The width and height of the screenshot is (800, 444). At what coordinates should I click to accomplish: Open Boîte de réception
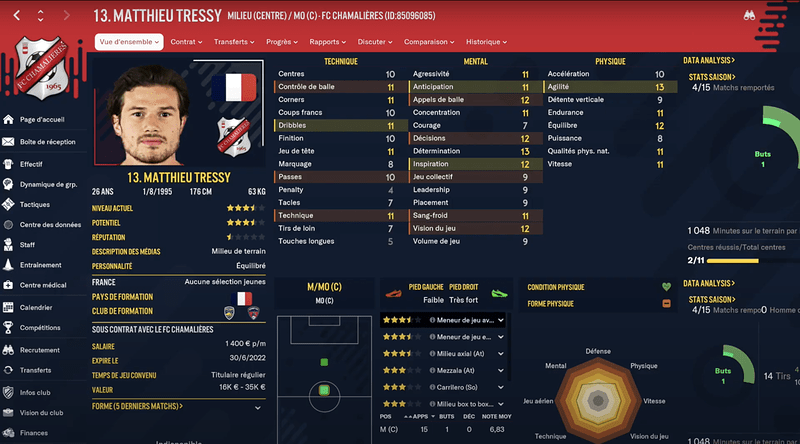click(47, 142)
